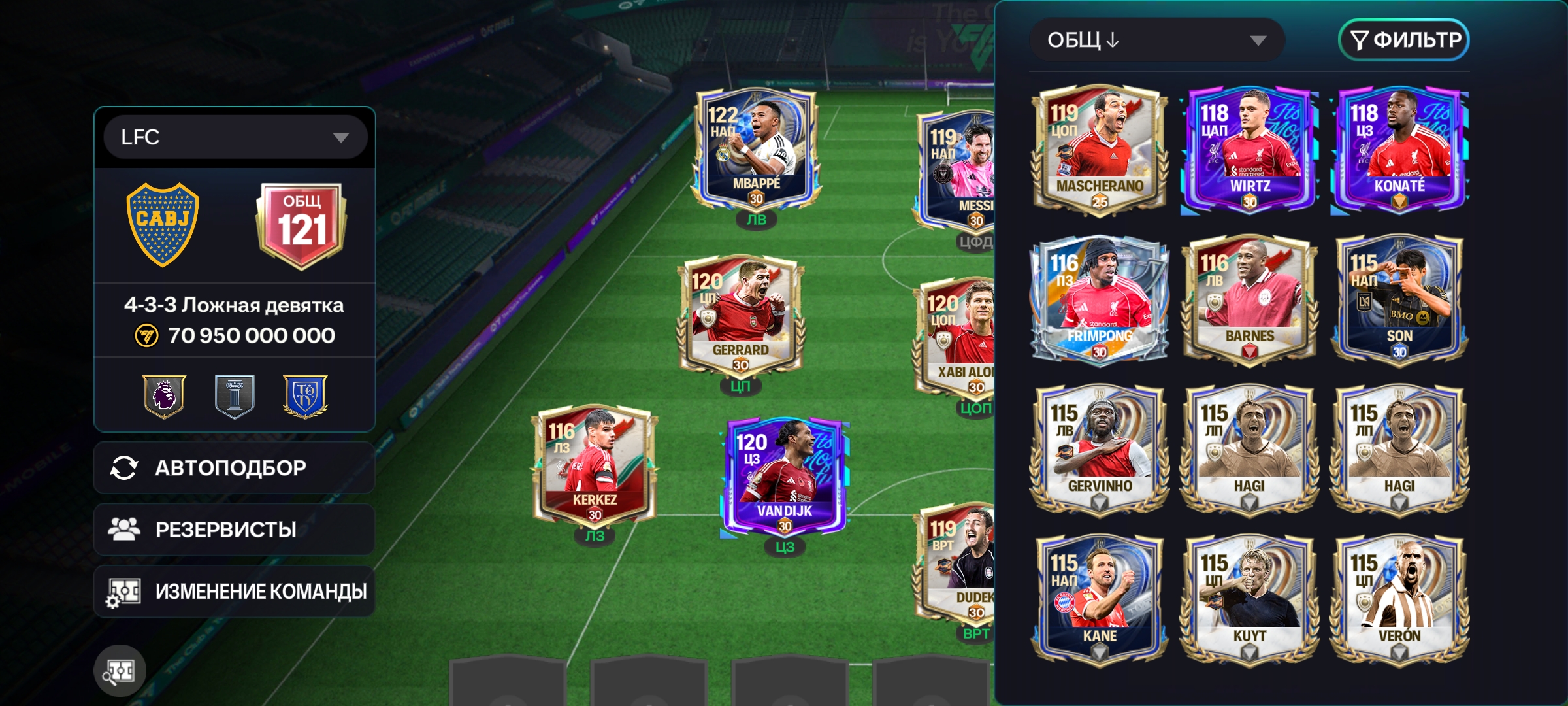Open the ФИЛЬТР filter button
This screenshot has height=706, width=1568.
tap(1403, 41)
